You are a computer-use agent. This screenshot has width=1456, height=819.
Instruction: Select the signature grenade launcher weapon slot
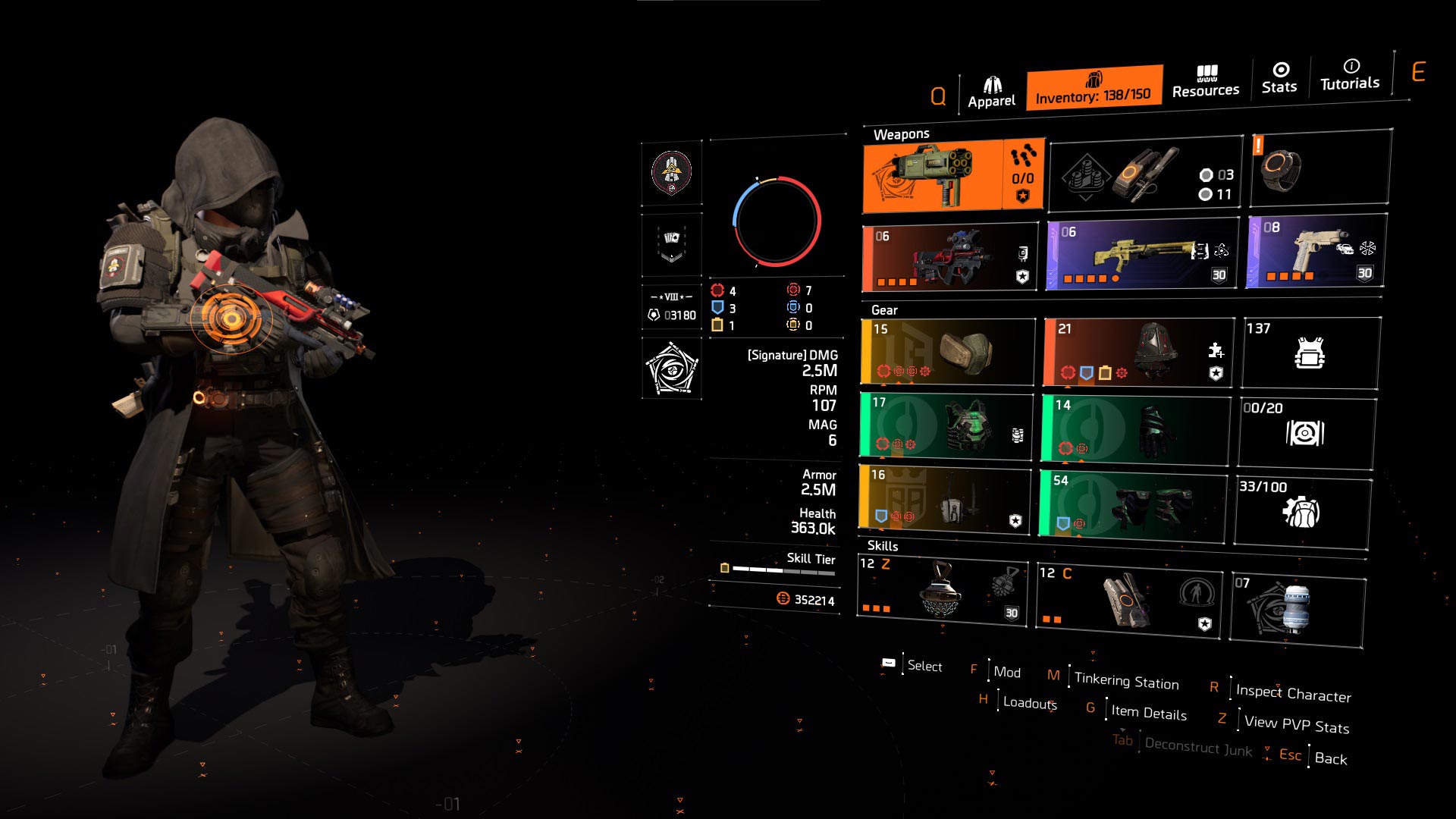pos(954,176)
